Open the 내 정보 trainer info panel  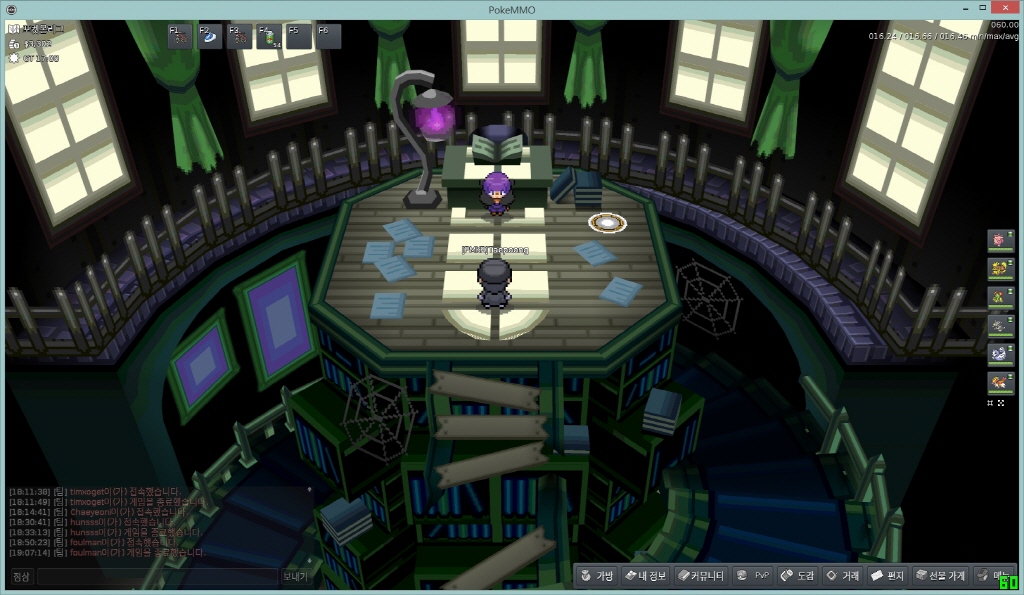tap(644, 576)
